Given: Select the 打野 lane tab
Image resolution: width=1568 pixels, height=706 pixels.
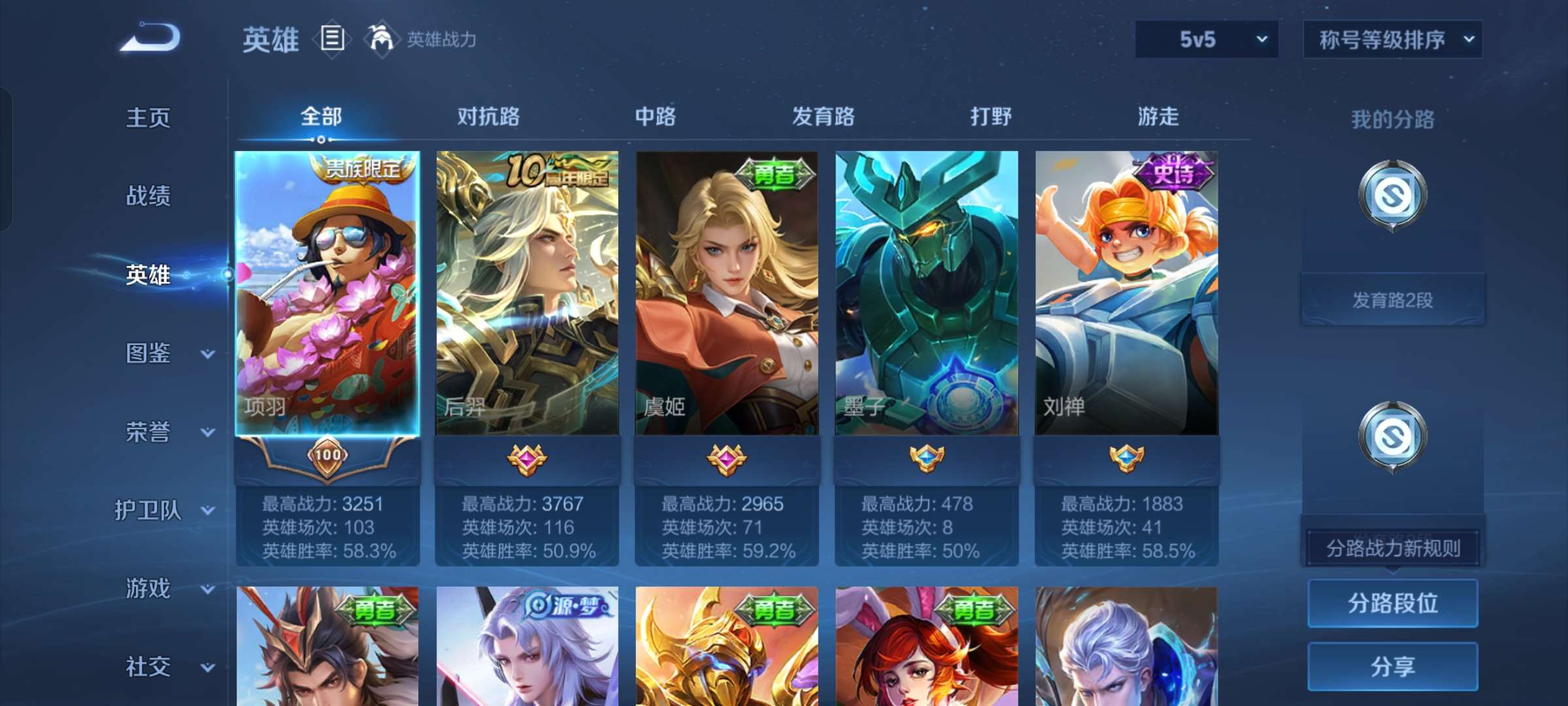Looking at the screenshot, I should pyautogui.click(x=990, y=116).
